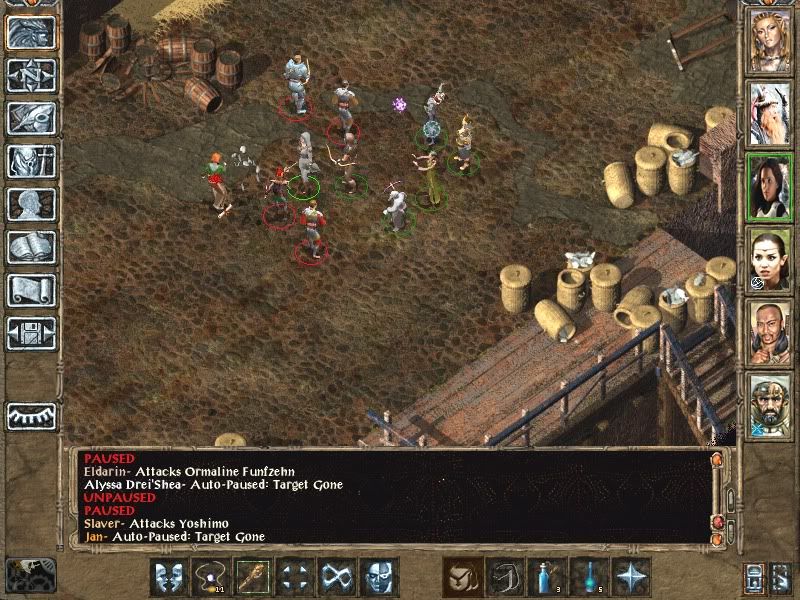Select the topknot warrior portrait
Screen dimensions: 800x600
coord(768,333)
